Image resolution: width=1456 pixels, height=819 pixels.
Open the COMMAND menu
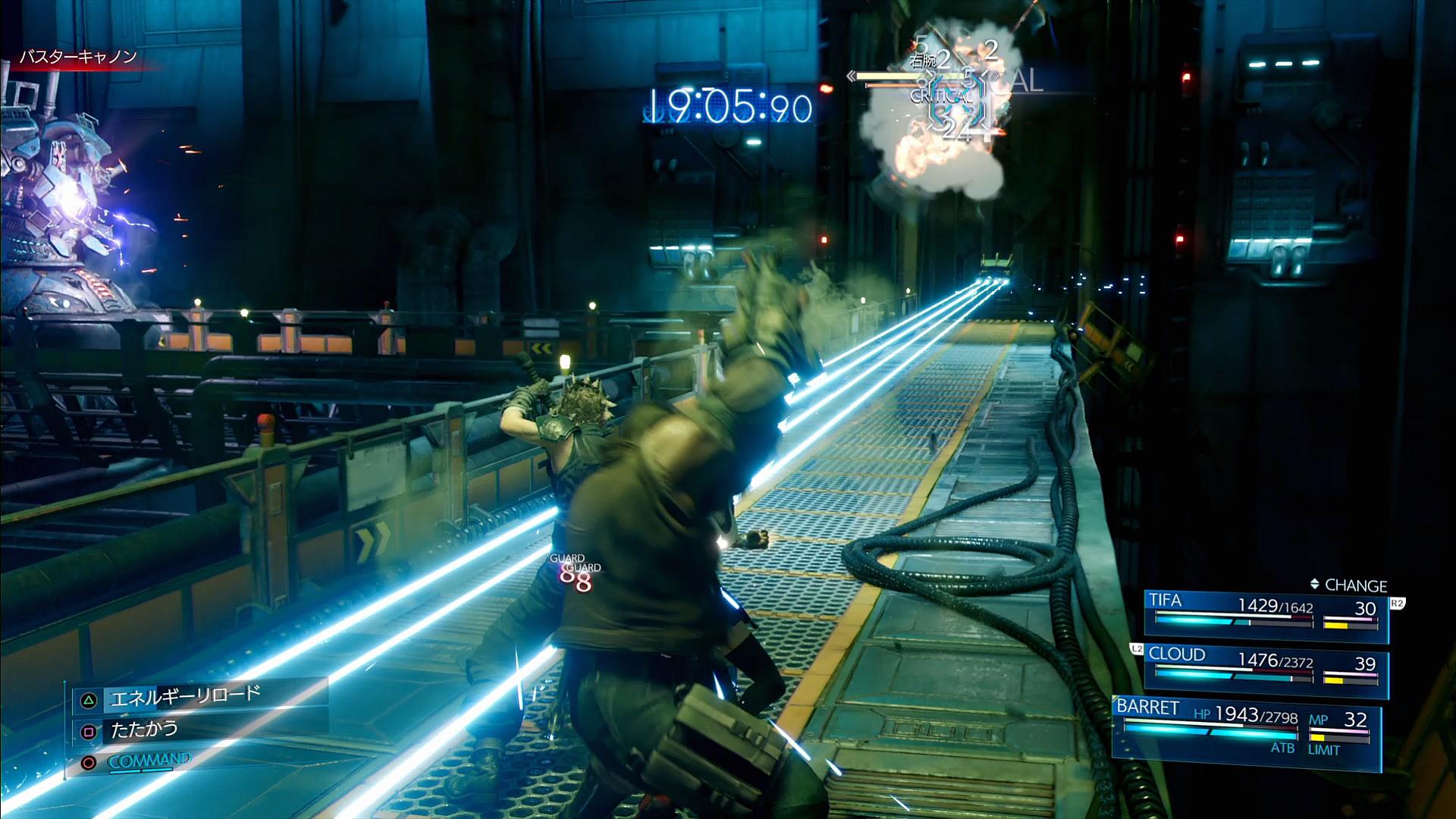pyautogui.click(x=149, y=761)
